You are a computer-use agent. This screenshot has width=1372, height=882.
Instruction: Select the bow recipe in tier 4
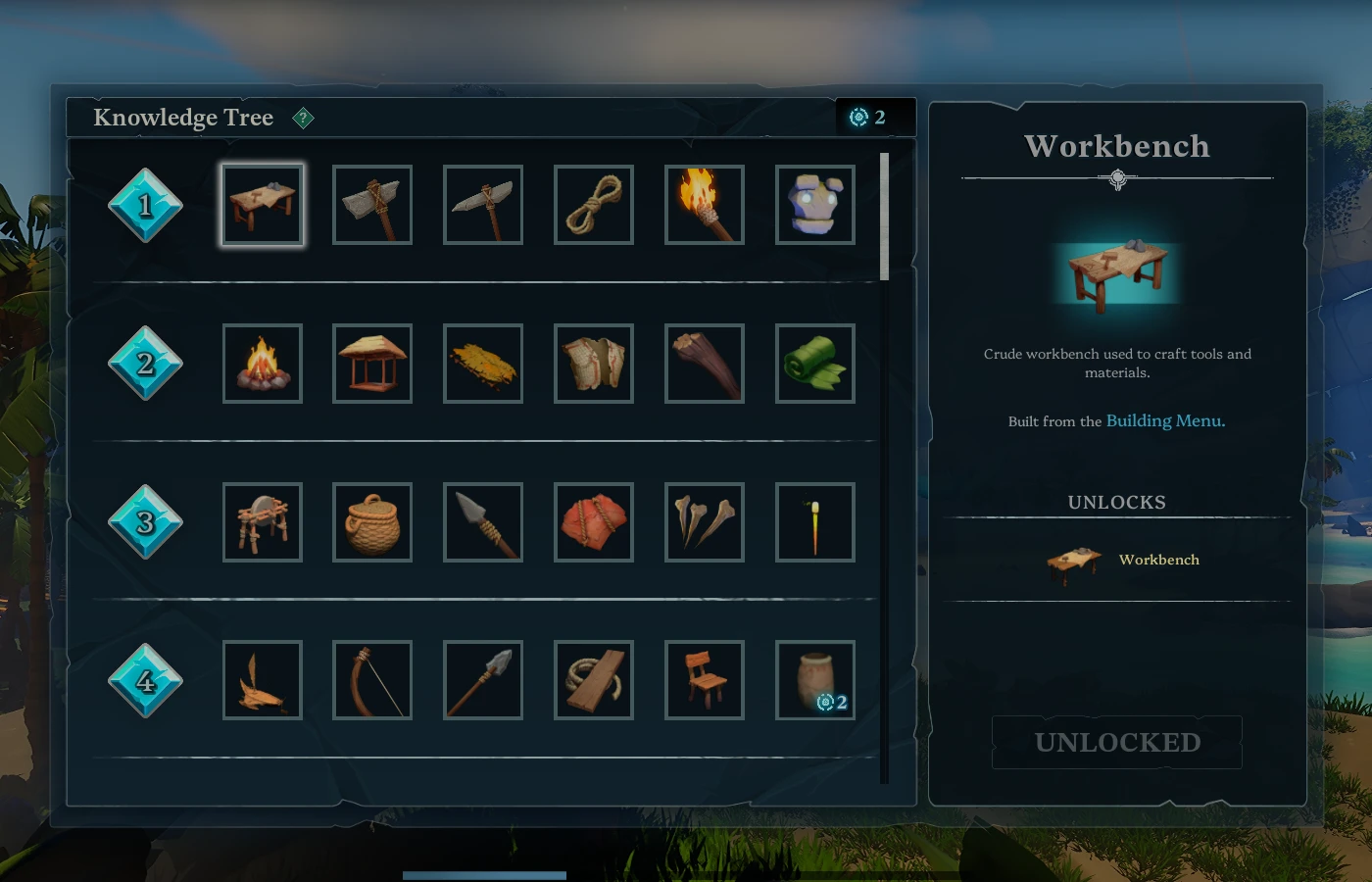tap(371, 679)
